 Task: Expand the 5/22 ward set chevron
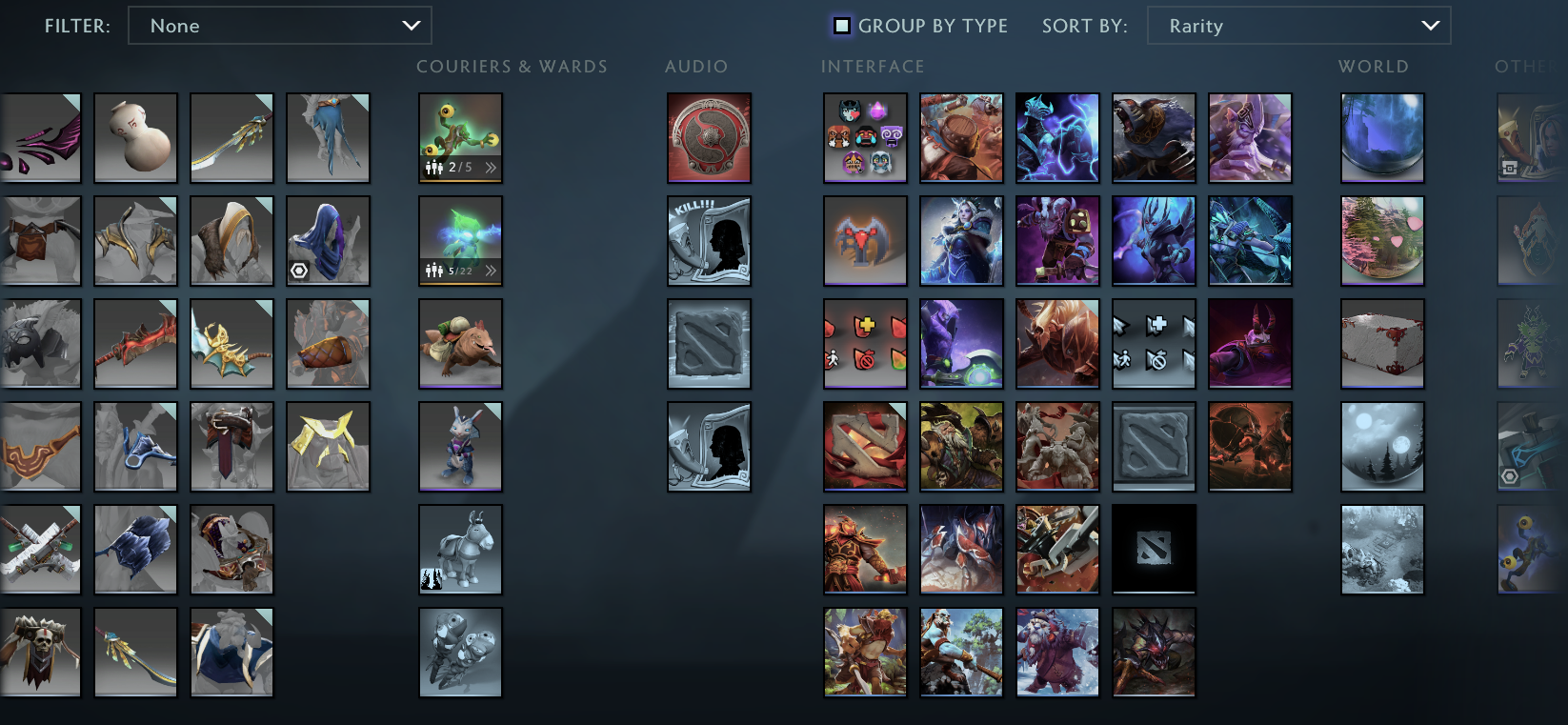coord(491,271)
